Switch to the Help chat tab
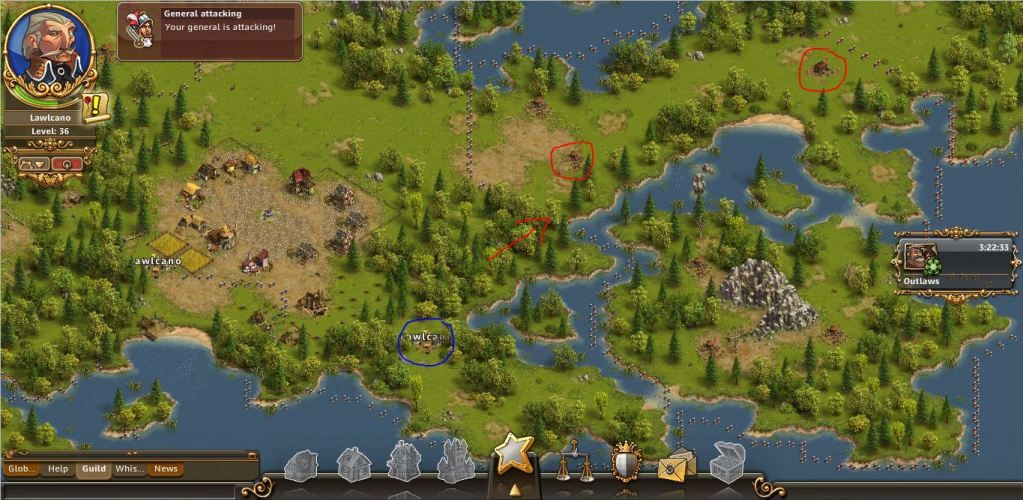This screenshot has width=1023, height=500. (59, 468)
